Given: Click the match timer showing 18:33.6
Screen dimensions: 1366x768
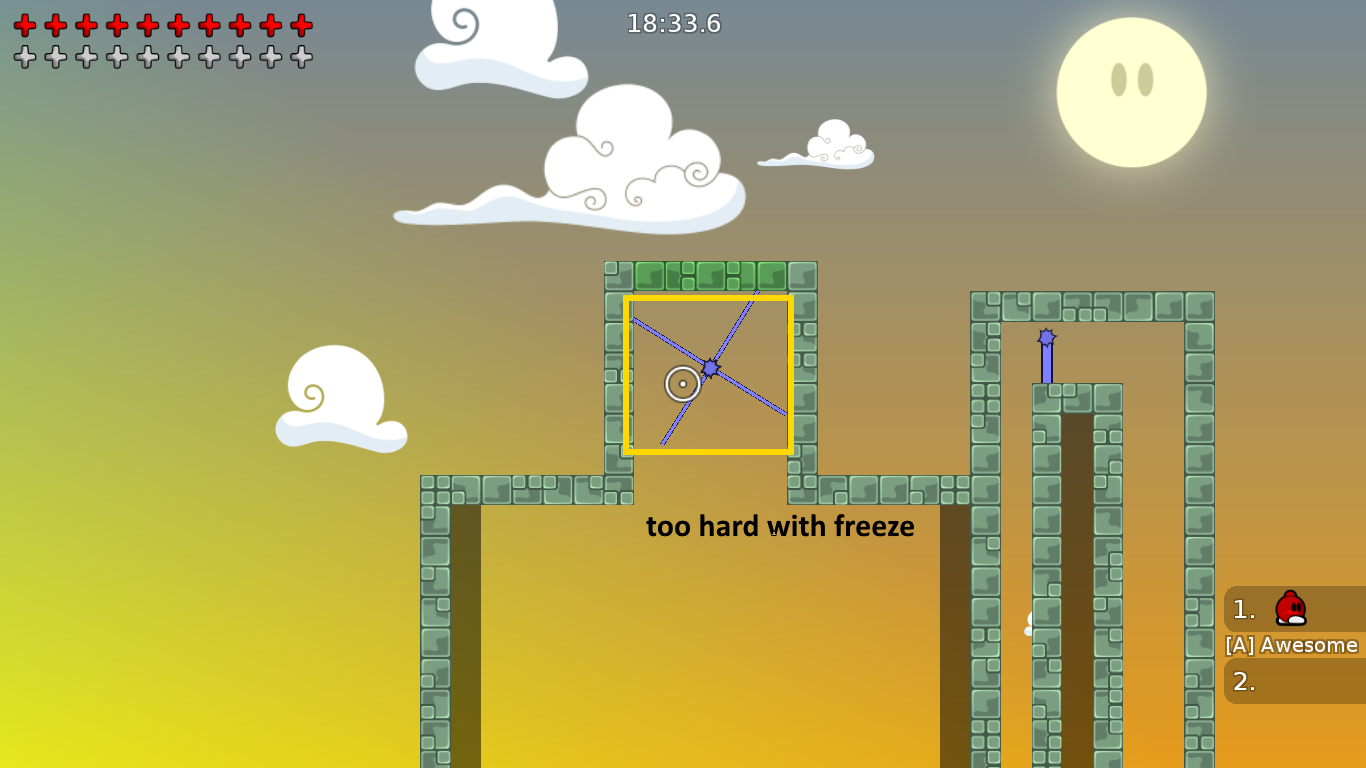Looking at the screenshot, I should pyautogui.click(x=674, y=24).
